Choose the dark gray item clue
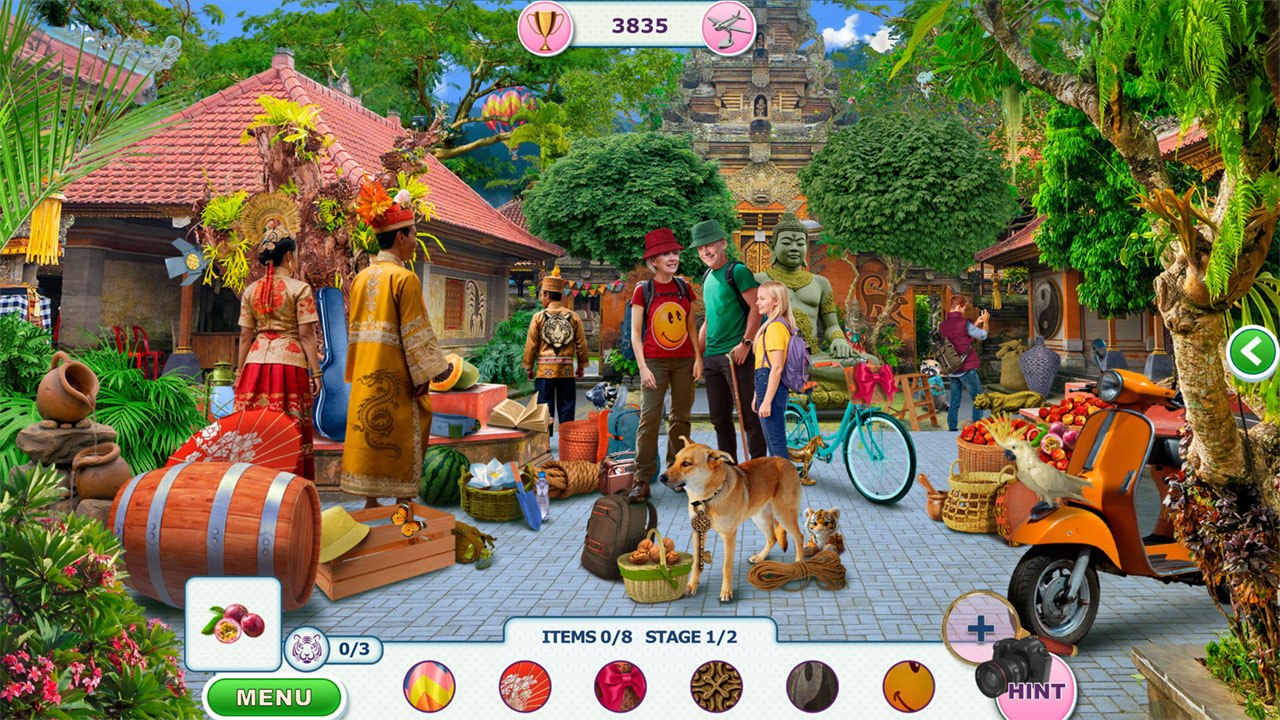Screen dimensions: 1280x720 coord(812,686)
